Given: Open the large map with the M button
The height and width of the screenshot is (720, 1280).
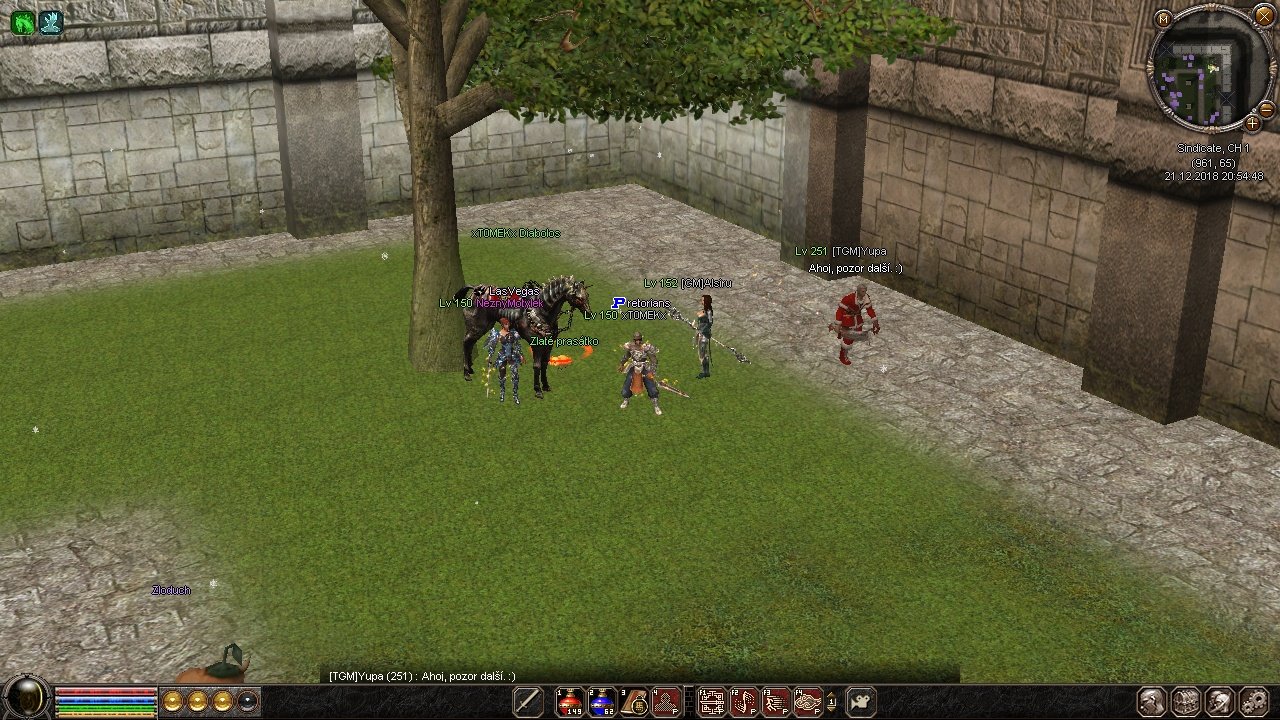Looking at the screenshot, I should tap(1163, 19).
